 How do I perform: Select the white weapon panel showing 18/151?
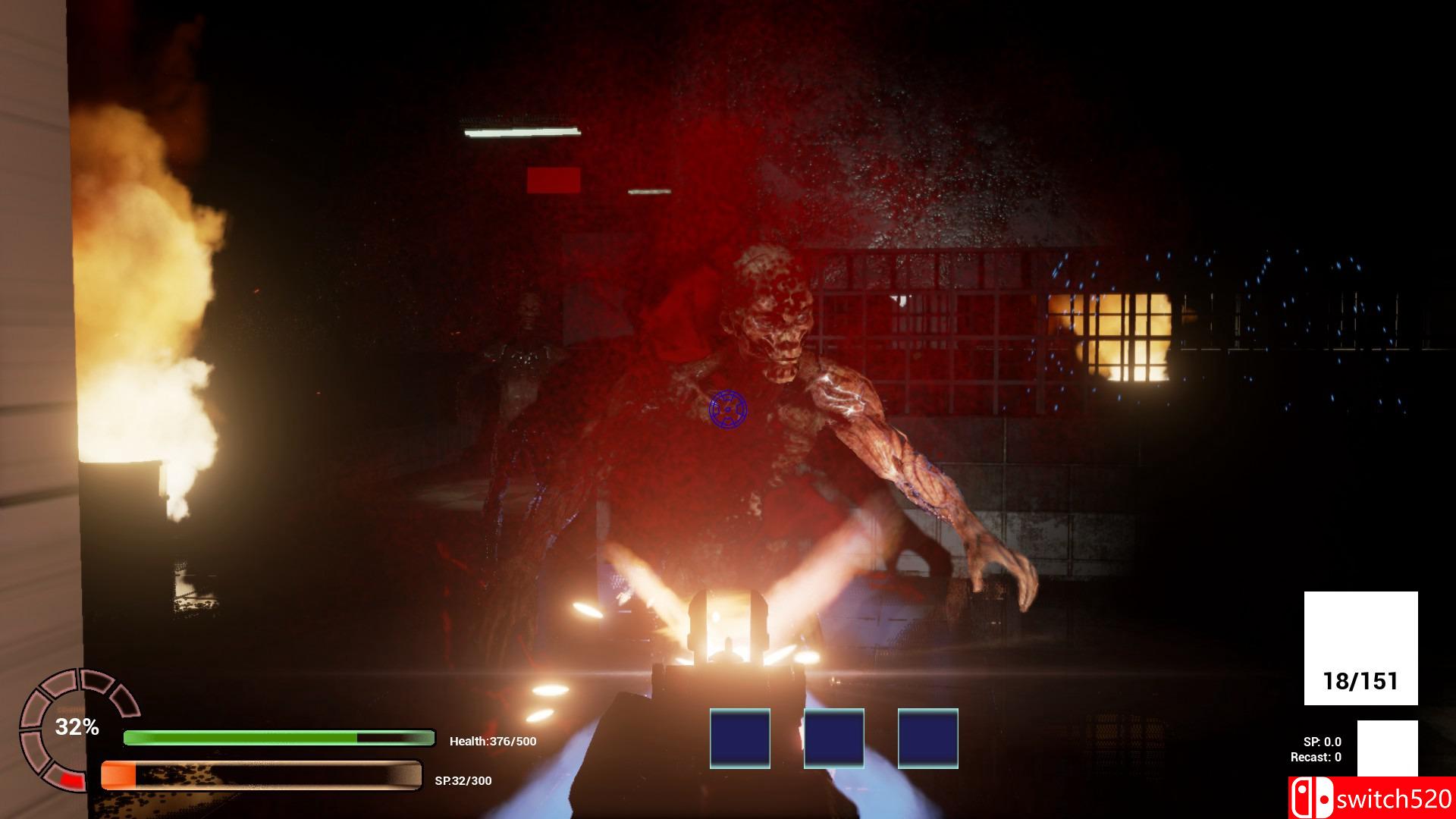point(1360,648)
